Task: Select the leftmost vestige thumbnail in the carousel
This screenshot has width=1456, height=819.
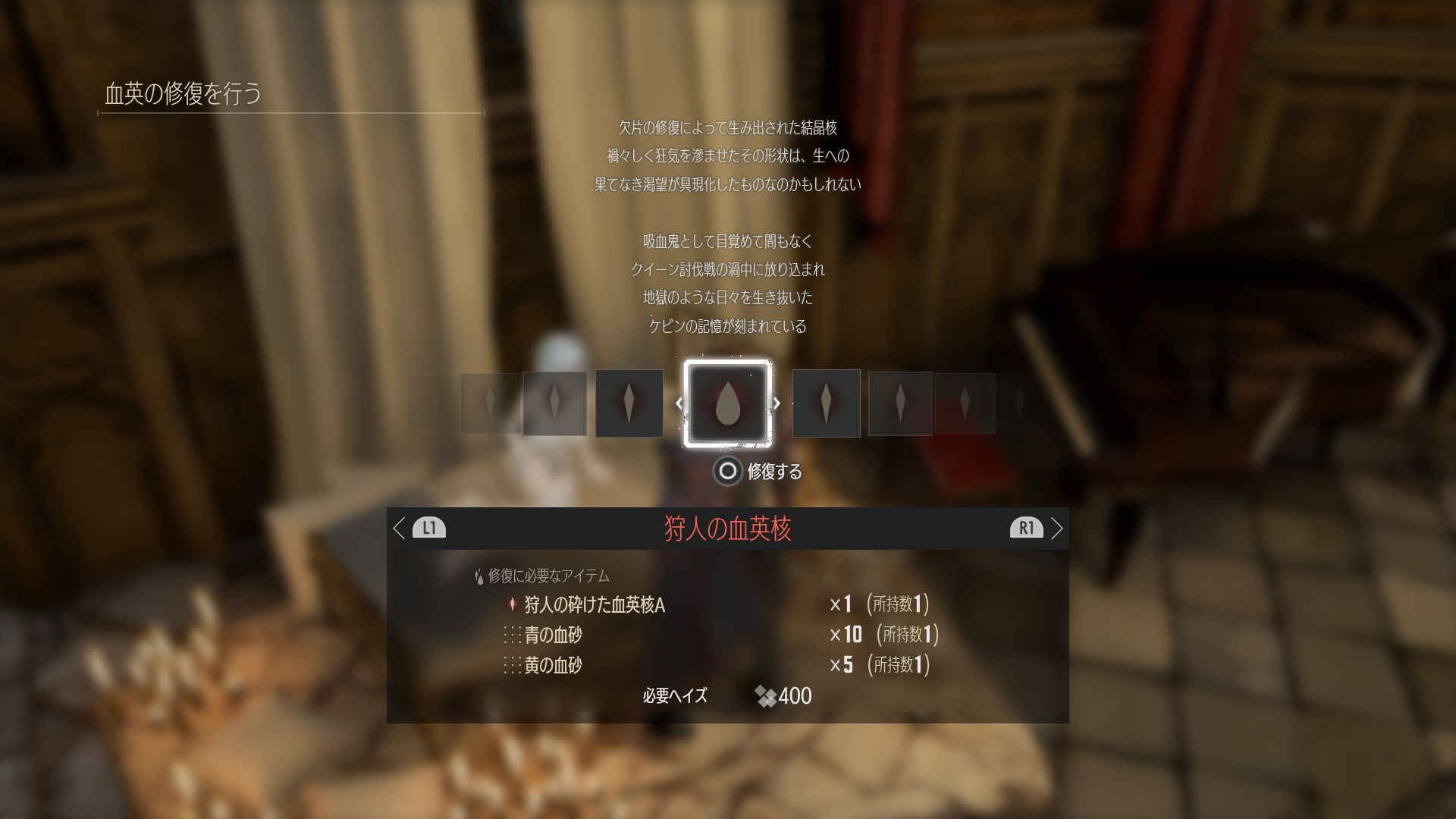Action: [434, 403]
